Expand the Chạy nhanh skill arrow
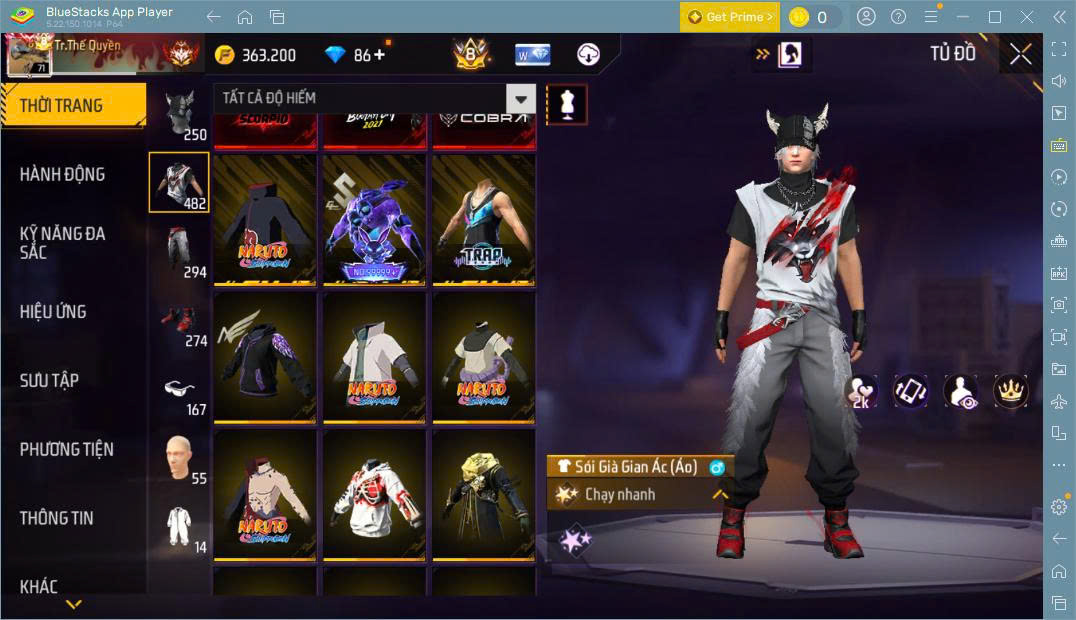 [719, 494]
